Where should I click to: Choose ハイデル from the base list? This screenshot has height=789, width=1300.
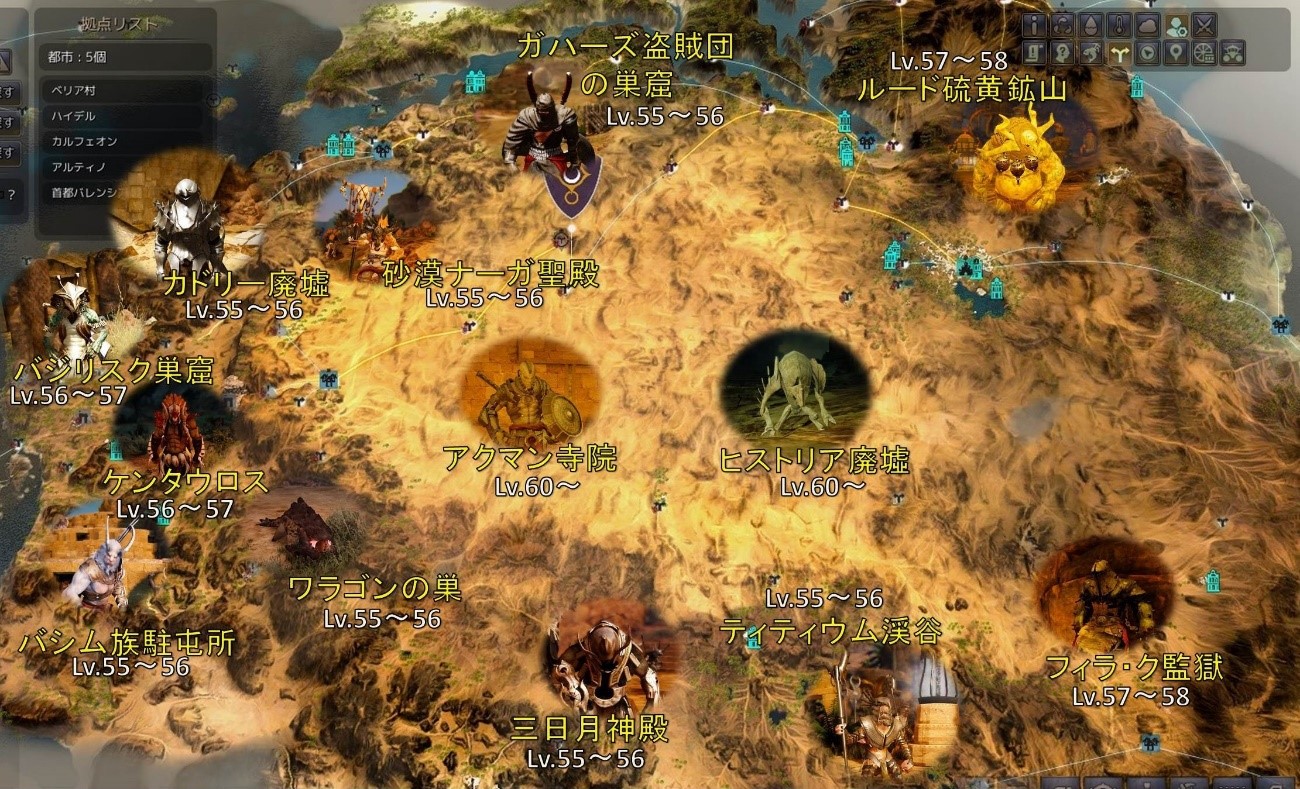pyautogui.click(x=73, y=116)
